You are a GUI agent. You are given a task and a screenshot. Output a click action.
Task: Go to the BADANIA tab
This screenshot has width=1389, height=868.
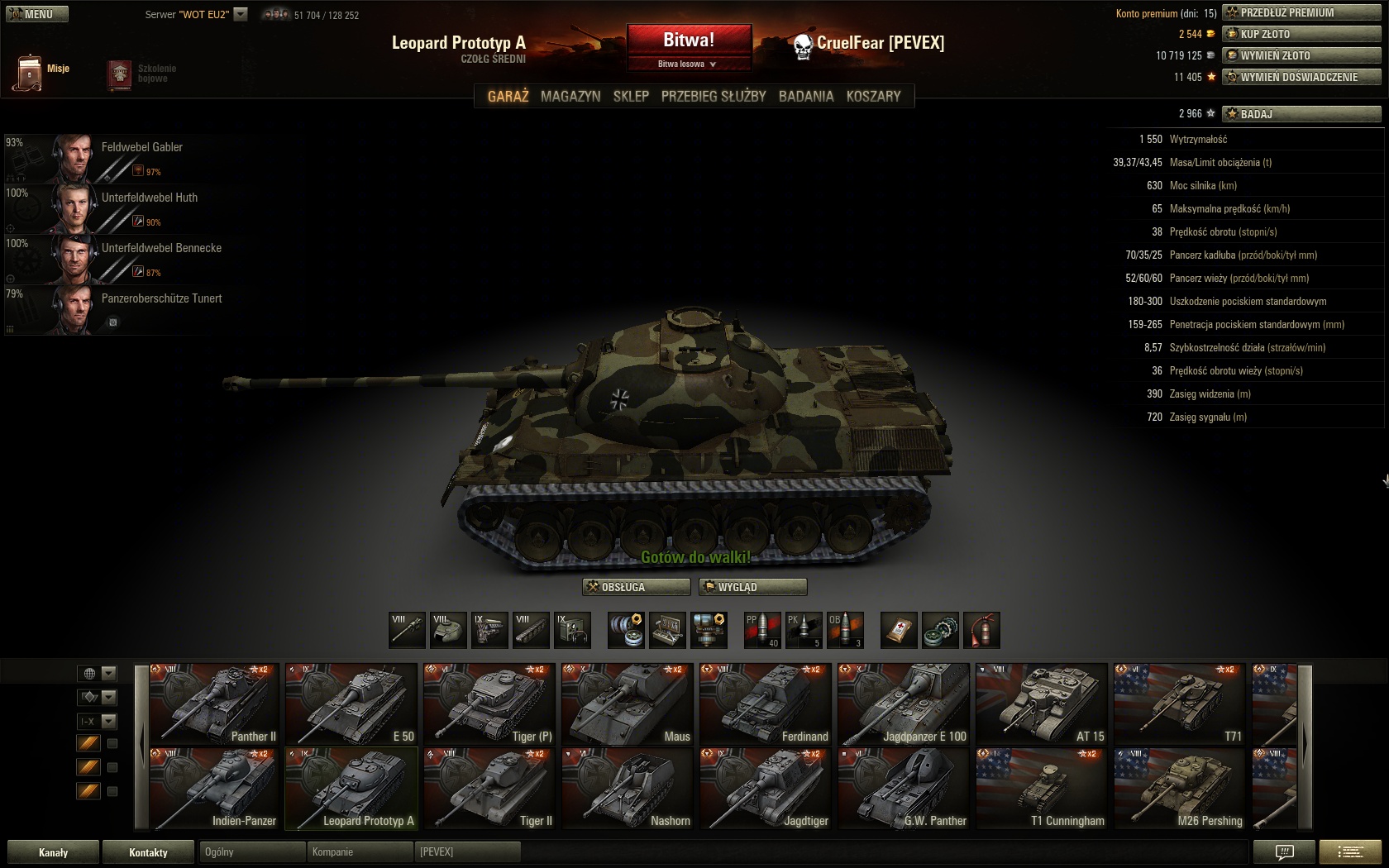click(806, 97)
